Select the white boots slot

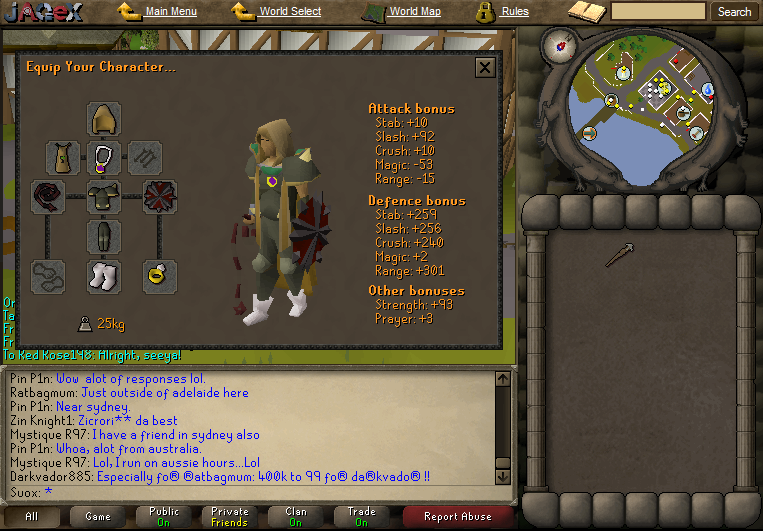click(x=103, y=276)
